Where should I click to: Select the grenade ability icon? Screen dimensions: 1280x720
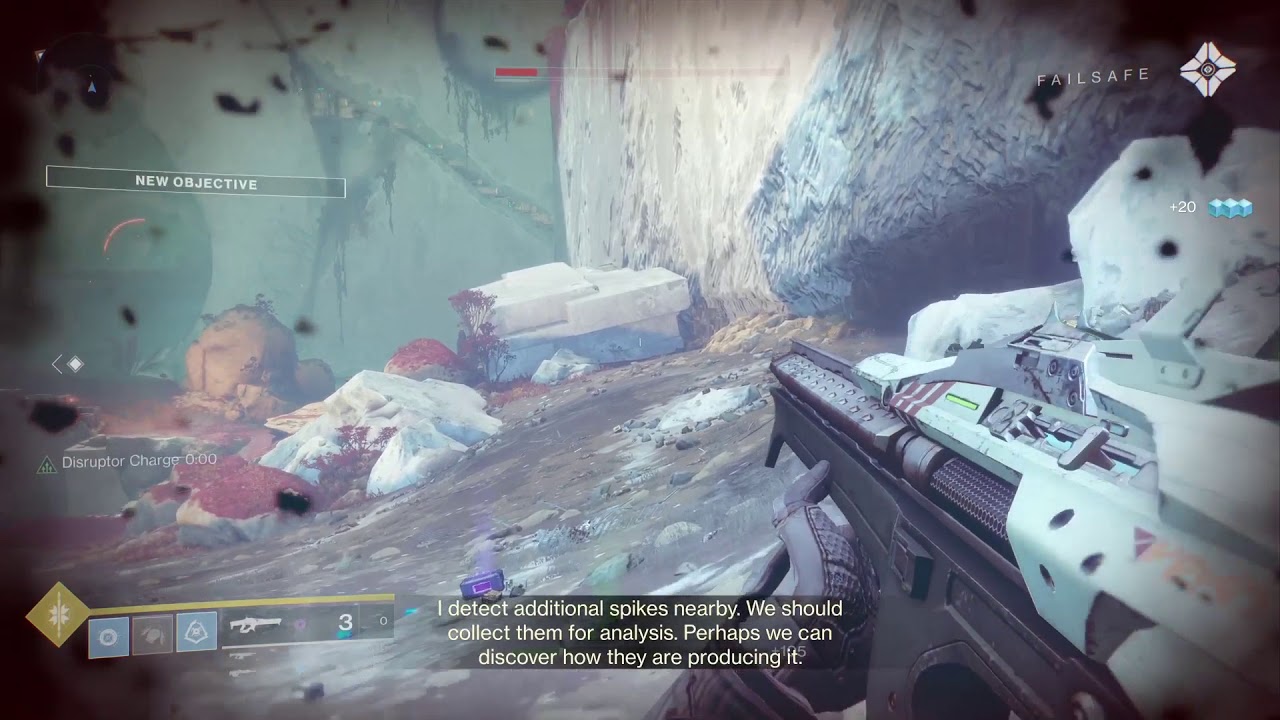[x=108, y=634]
